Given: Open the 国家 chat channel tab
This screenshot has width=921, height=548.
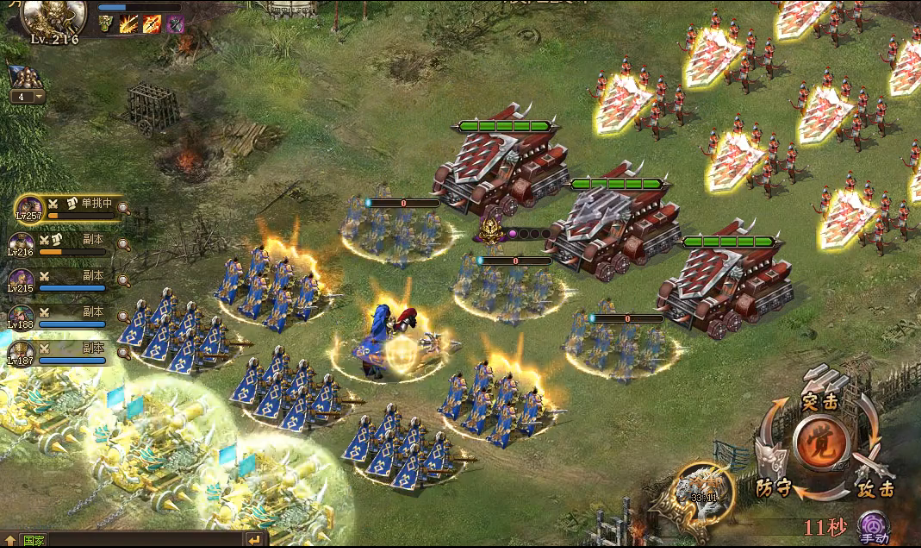Looking at the screenshot, I should coord(33,541).
